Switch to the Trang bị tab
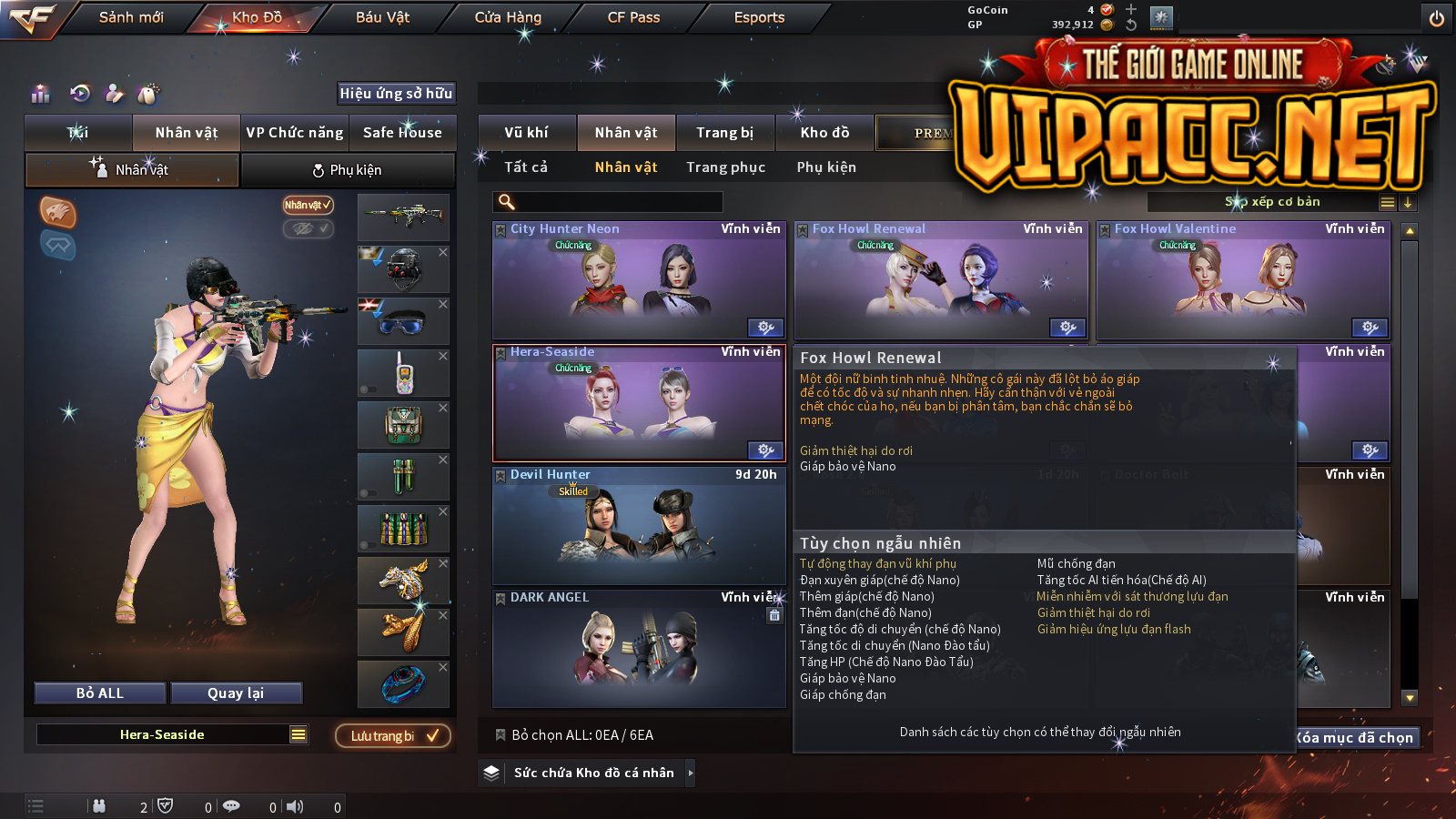Viewport: 1456px width, 819px height. click(x=724, y=133)
